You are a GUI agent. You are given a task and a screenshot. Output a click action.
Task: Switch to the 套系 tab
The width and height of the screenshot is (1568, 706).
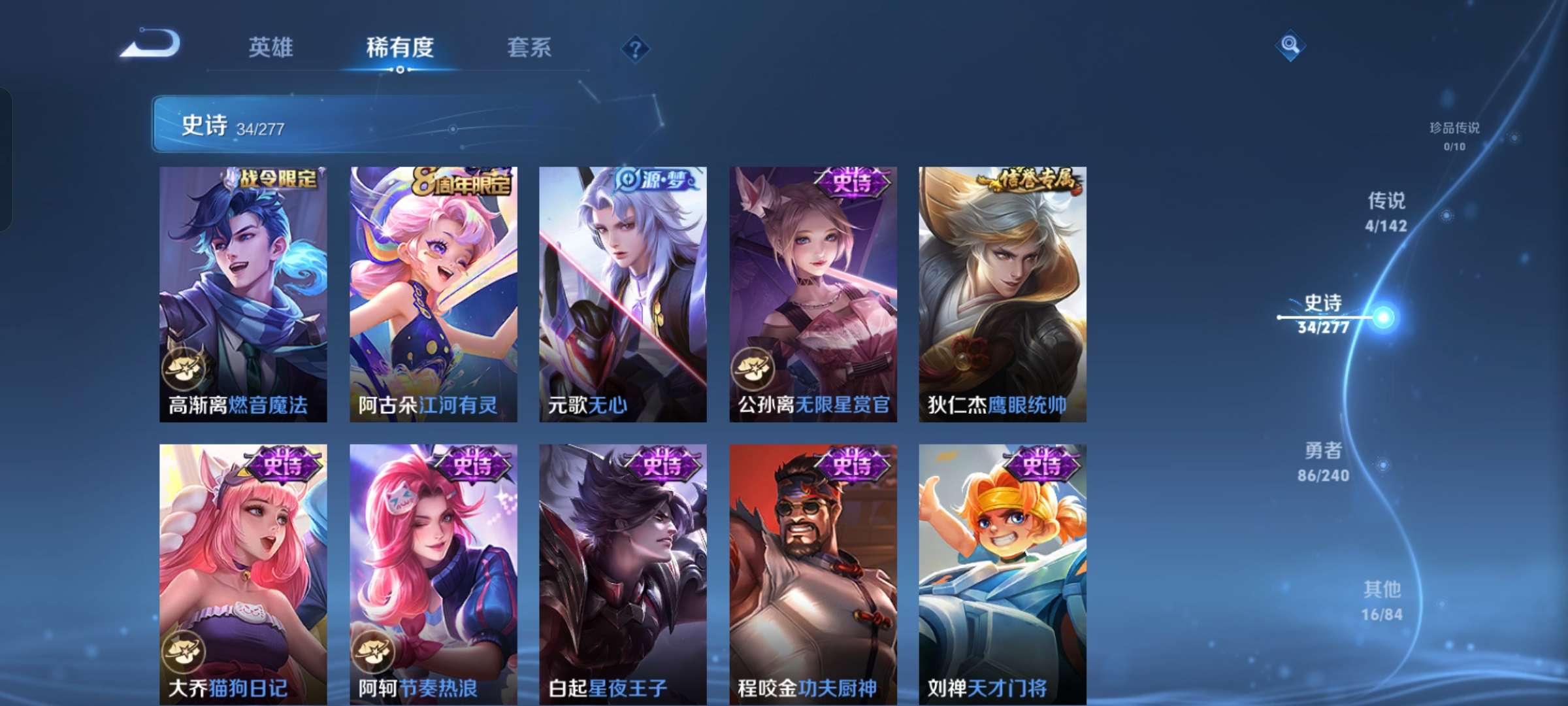(529, 47)
